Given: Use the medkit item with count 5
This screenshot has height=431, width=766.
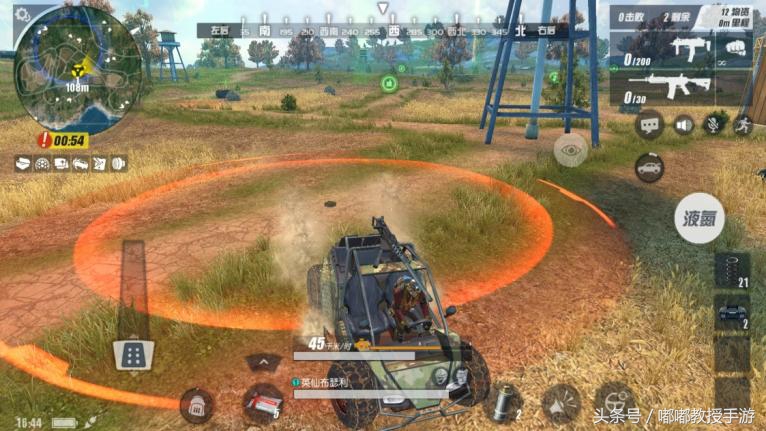Looking at the screenshot, I should [262, 402].
